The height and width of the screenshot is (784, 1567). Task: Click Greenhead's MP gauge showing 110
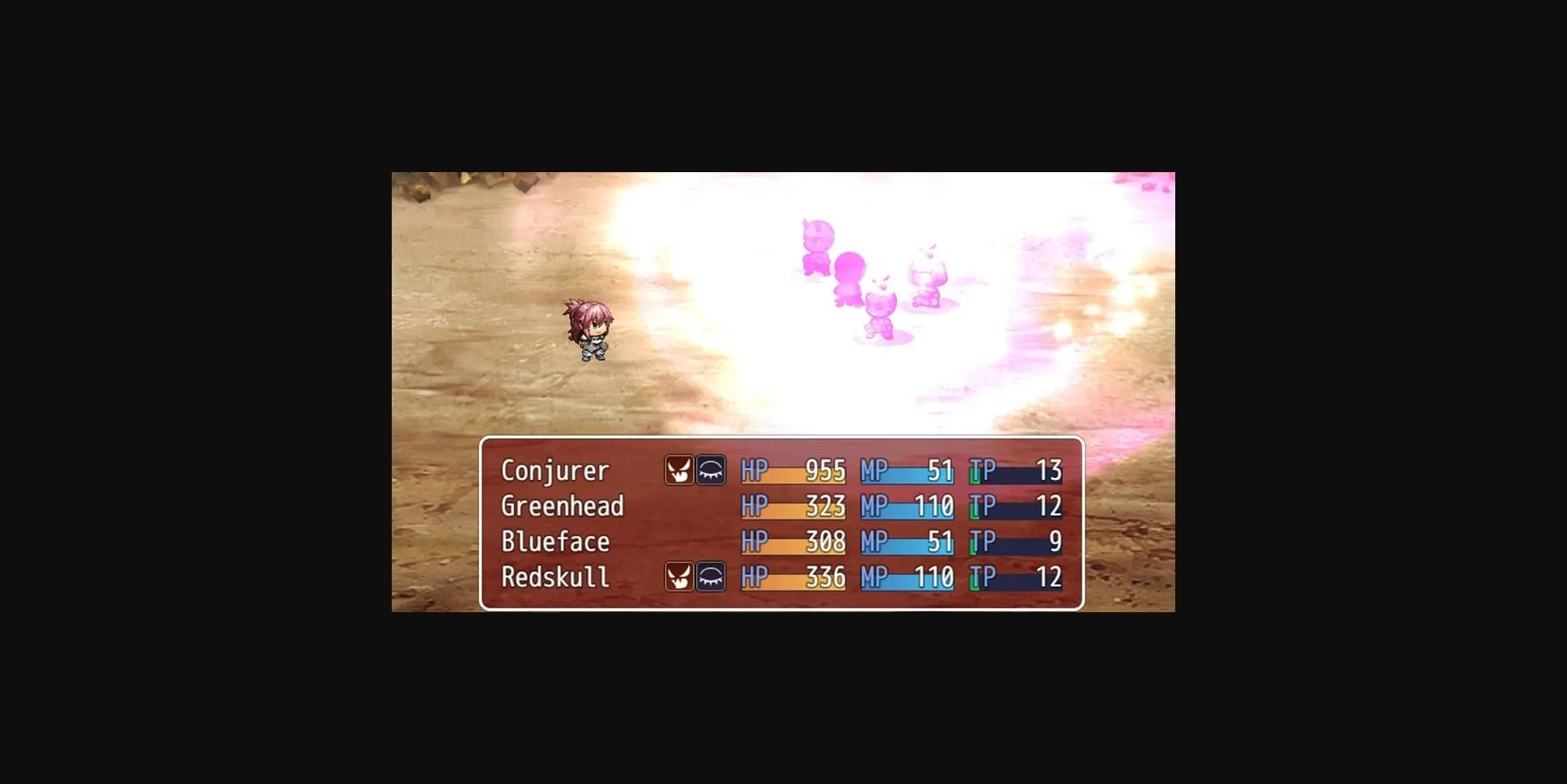coord(906,507)
